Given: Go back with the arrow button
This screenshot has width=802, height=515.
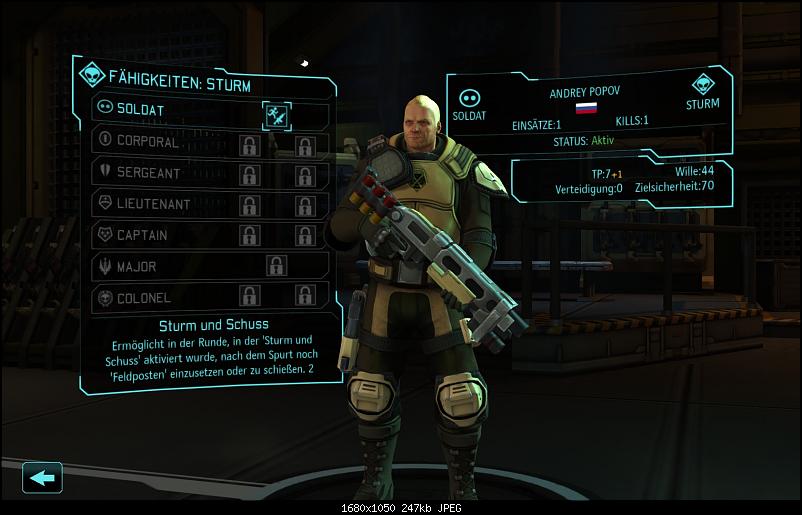Looking at the screenshot, I should [42, 477].
